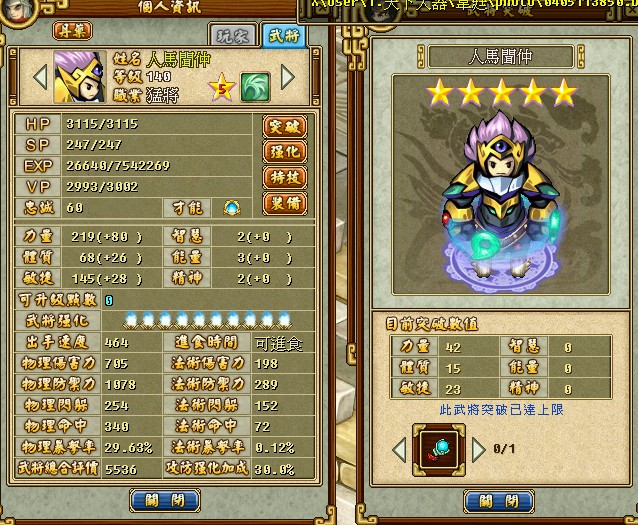Open the 裝備 (Equipment) screen

[x=283, y=203]
